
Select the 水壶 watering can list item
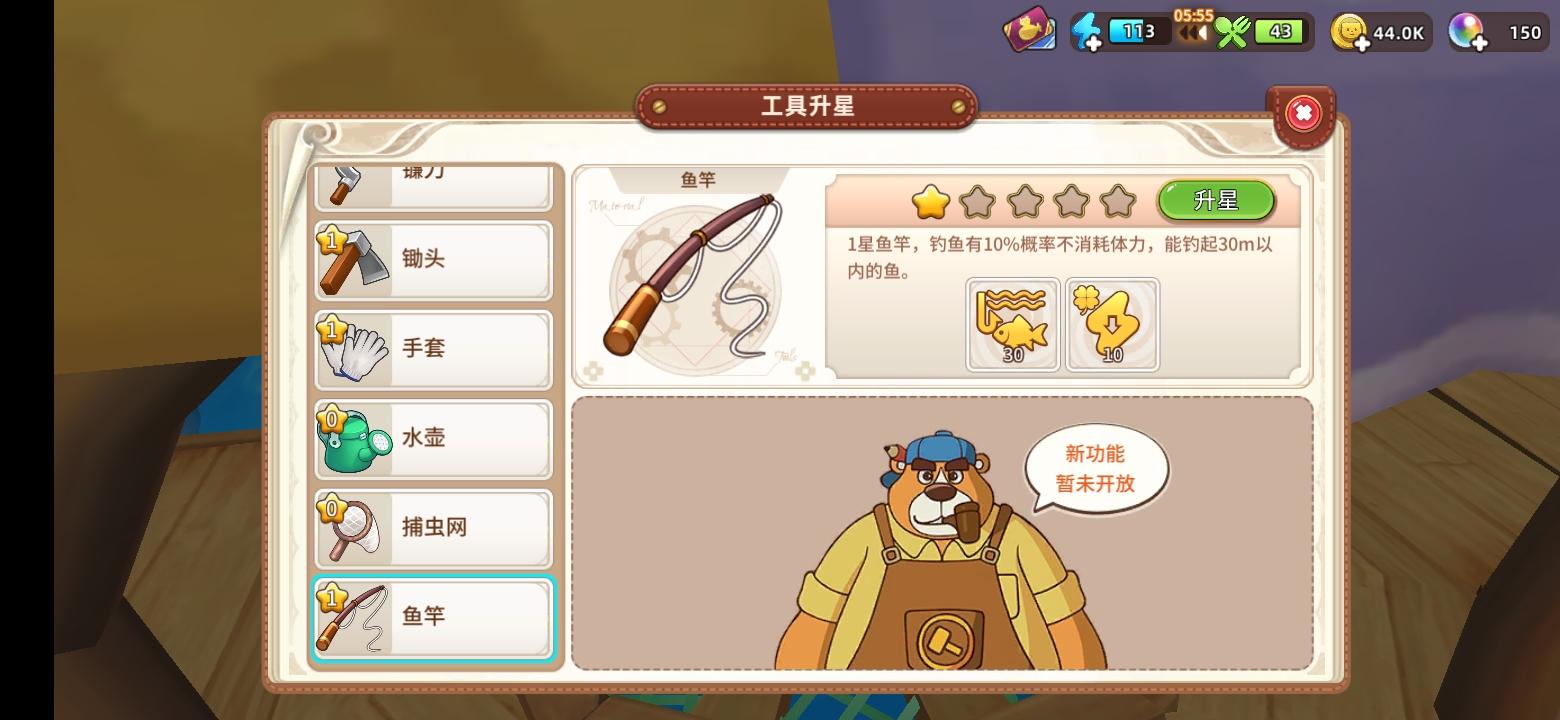pyautogui.click(x=432, y=439)
